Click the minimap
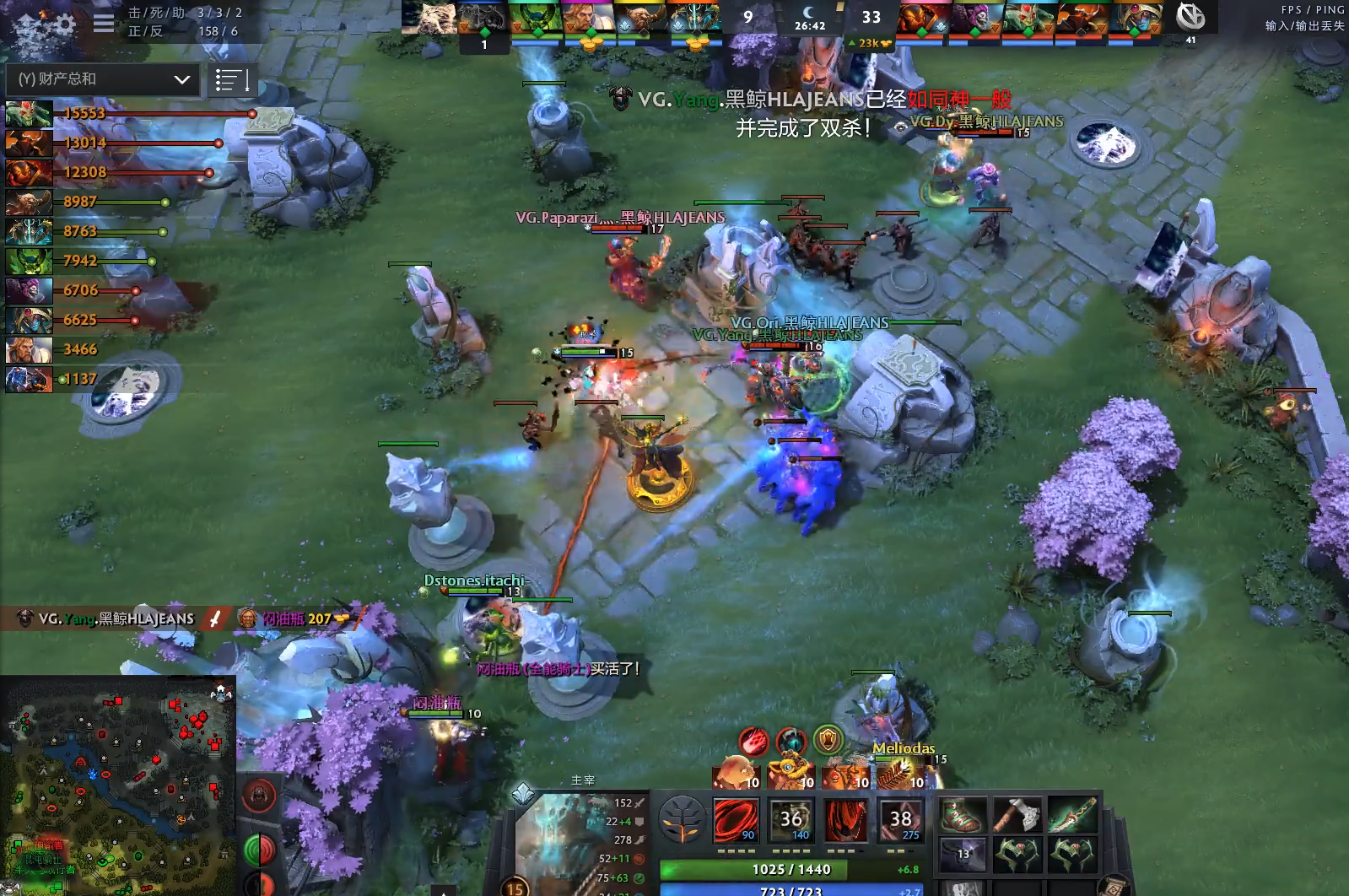The width and height of the screenshot is (1349, 896). pyautogui.click(x=118, y=785)
